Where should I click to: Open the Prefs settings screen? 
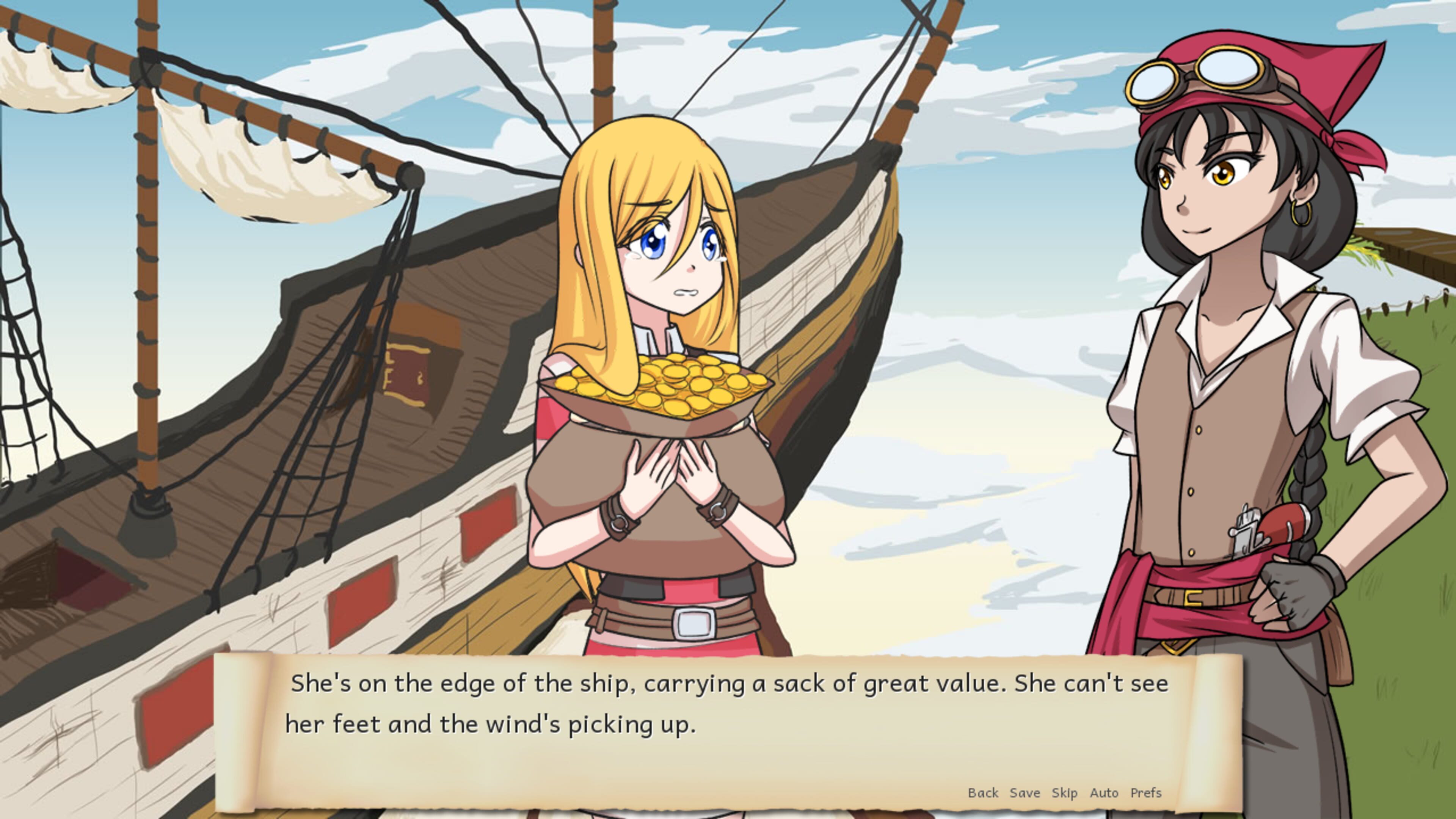[1146, 793]
